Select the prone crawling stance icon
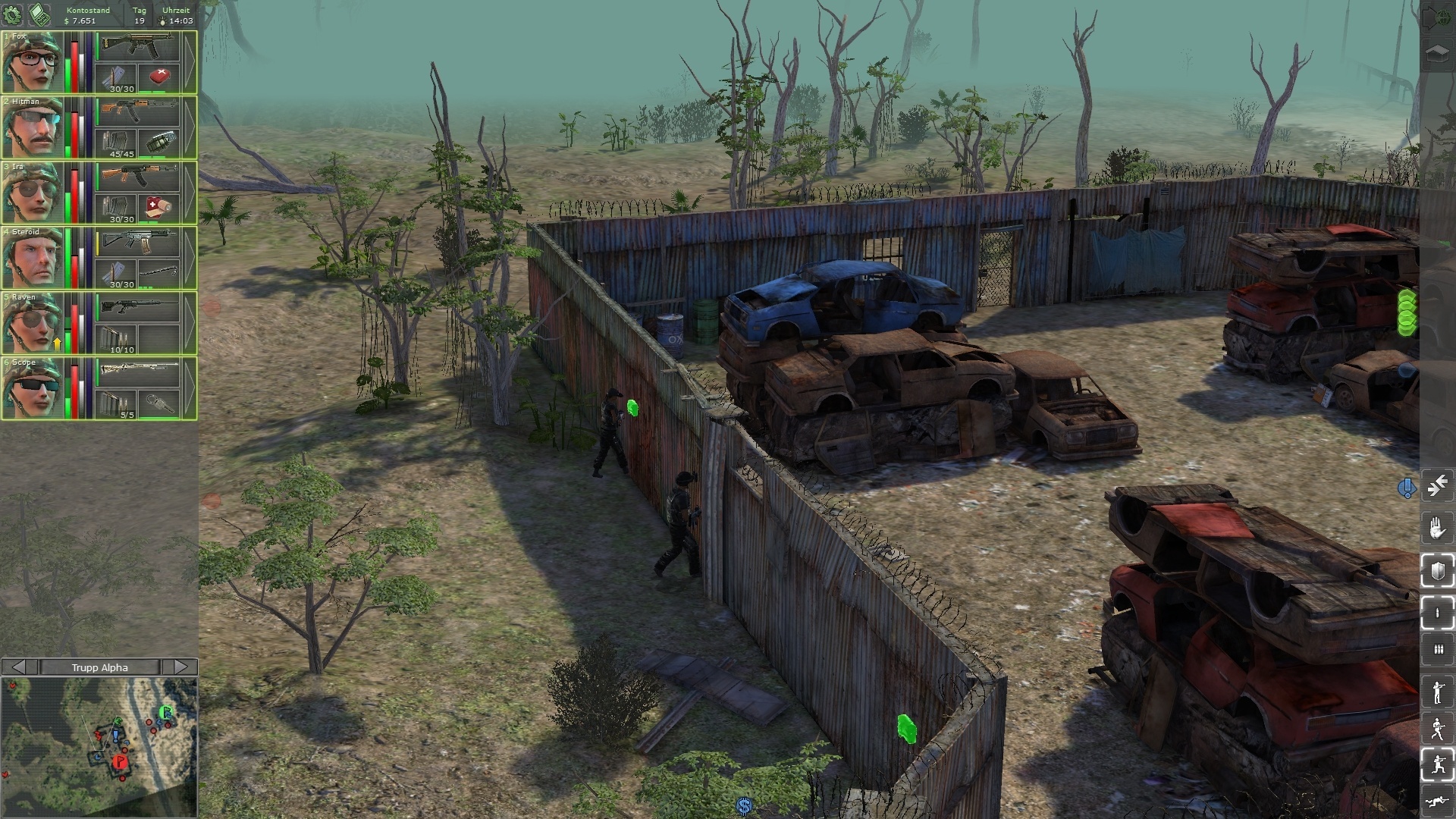 tap(1437, 802)
